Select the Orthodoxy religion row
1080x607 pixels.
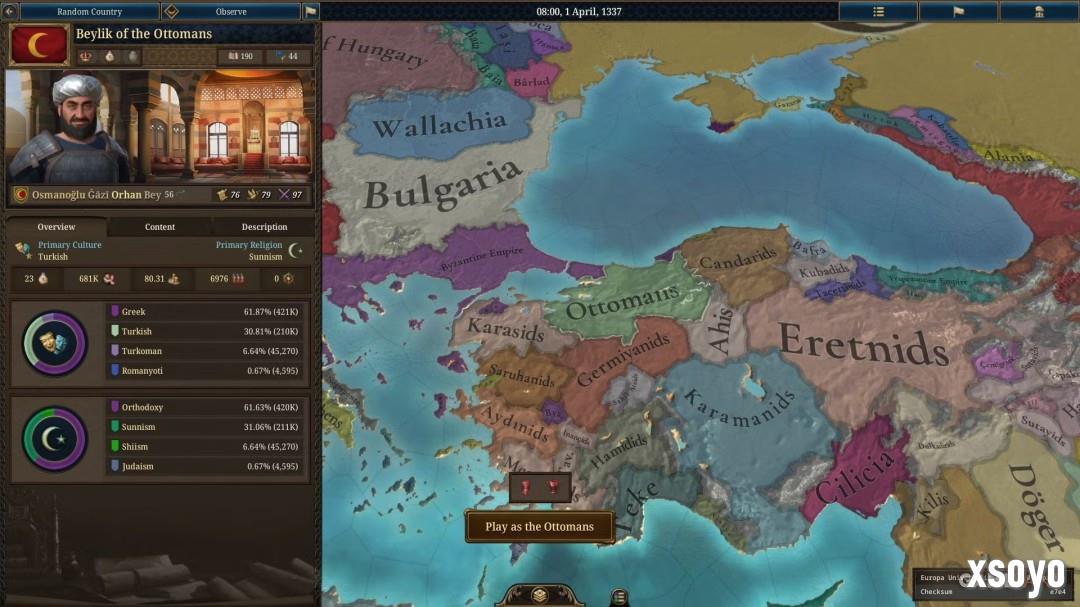click(208, 408)
